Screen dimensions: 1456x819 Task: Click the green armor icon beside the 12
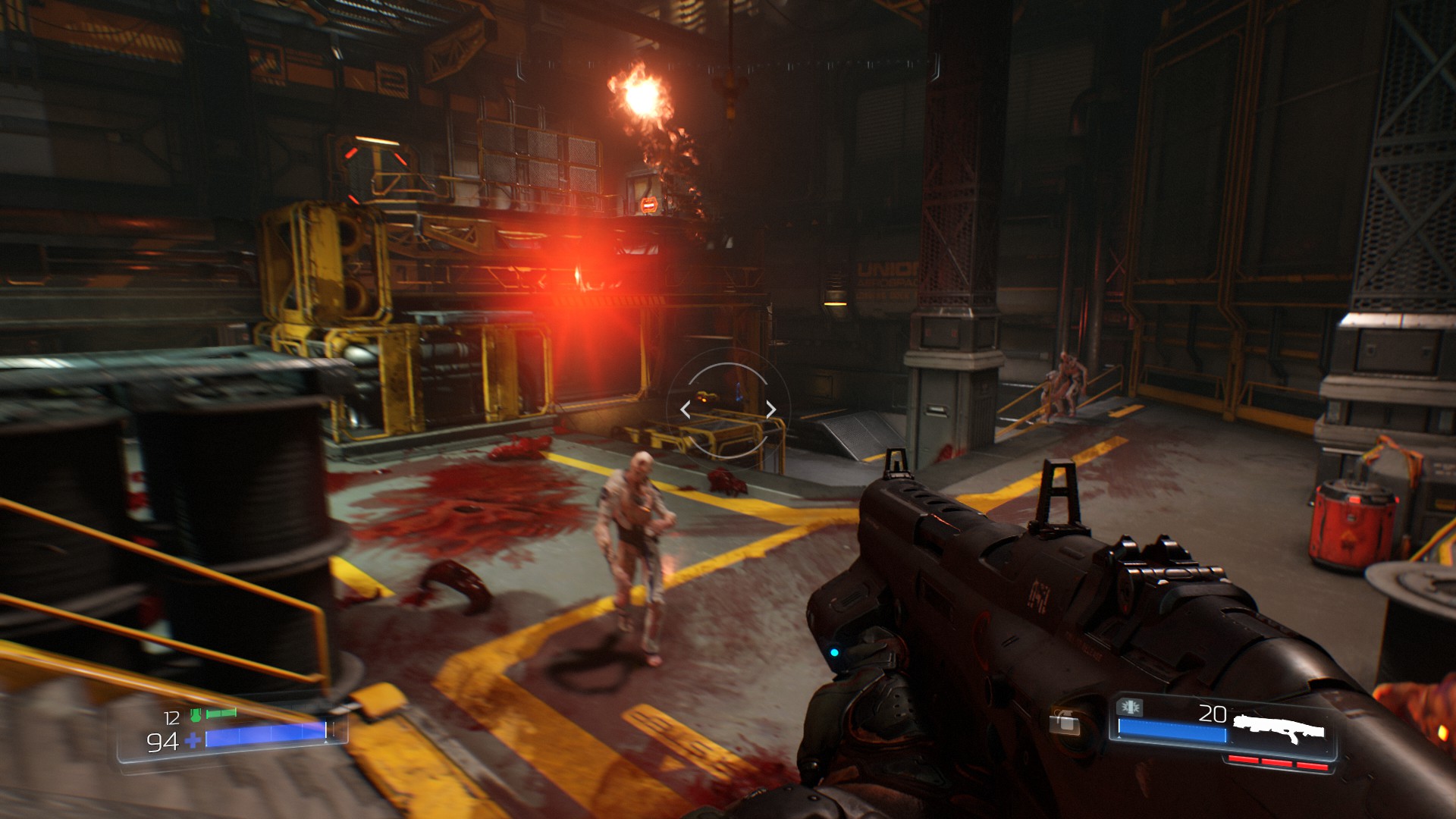[196, 716]
